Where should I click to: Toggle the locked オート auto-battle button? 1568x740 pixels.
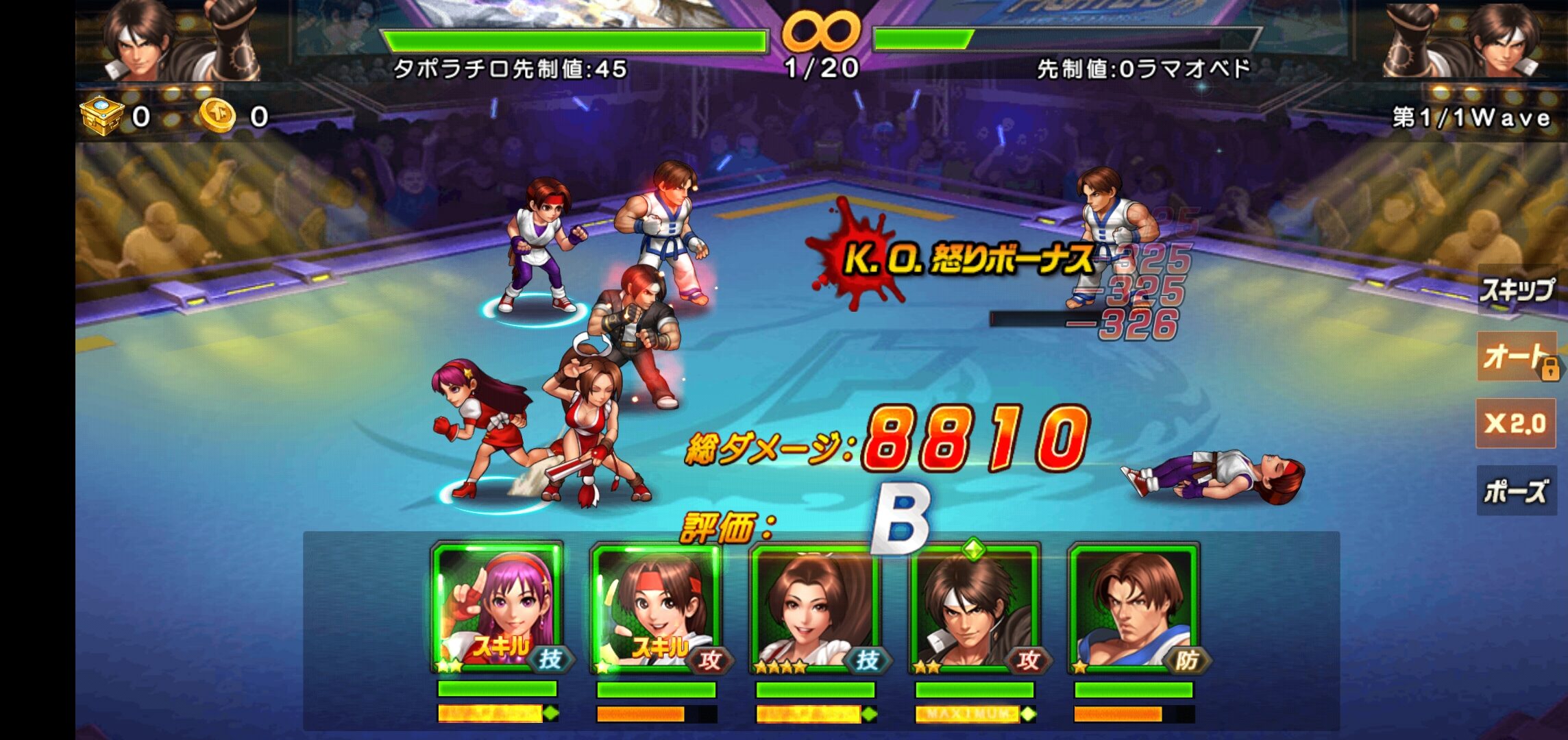tap(1516, 356)
